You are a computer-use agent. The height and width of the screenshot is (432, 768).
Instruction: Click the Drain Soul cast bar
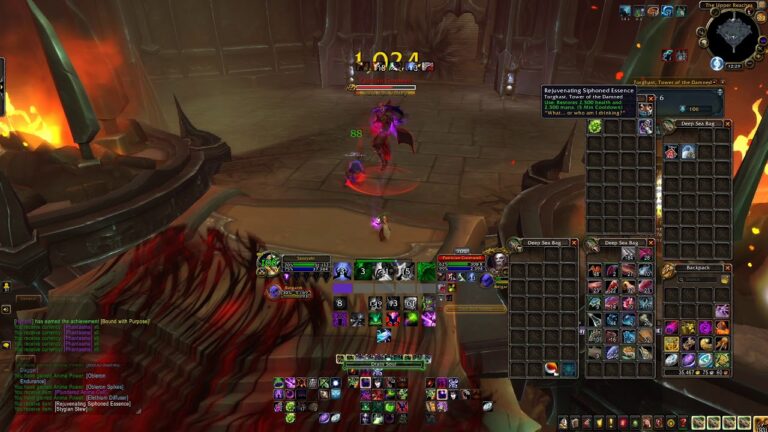pyautogui.click(x=385, y=361)
